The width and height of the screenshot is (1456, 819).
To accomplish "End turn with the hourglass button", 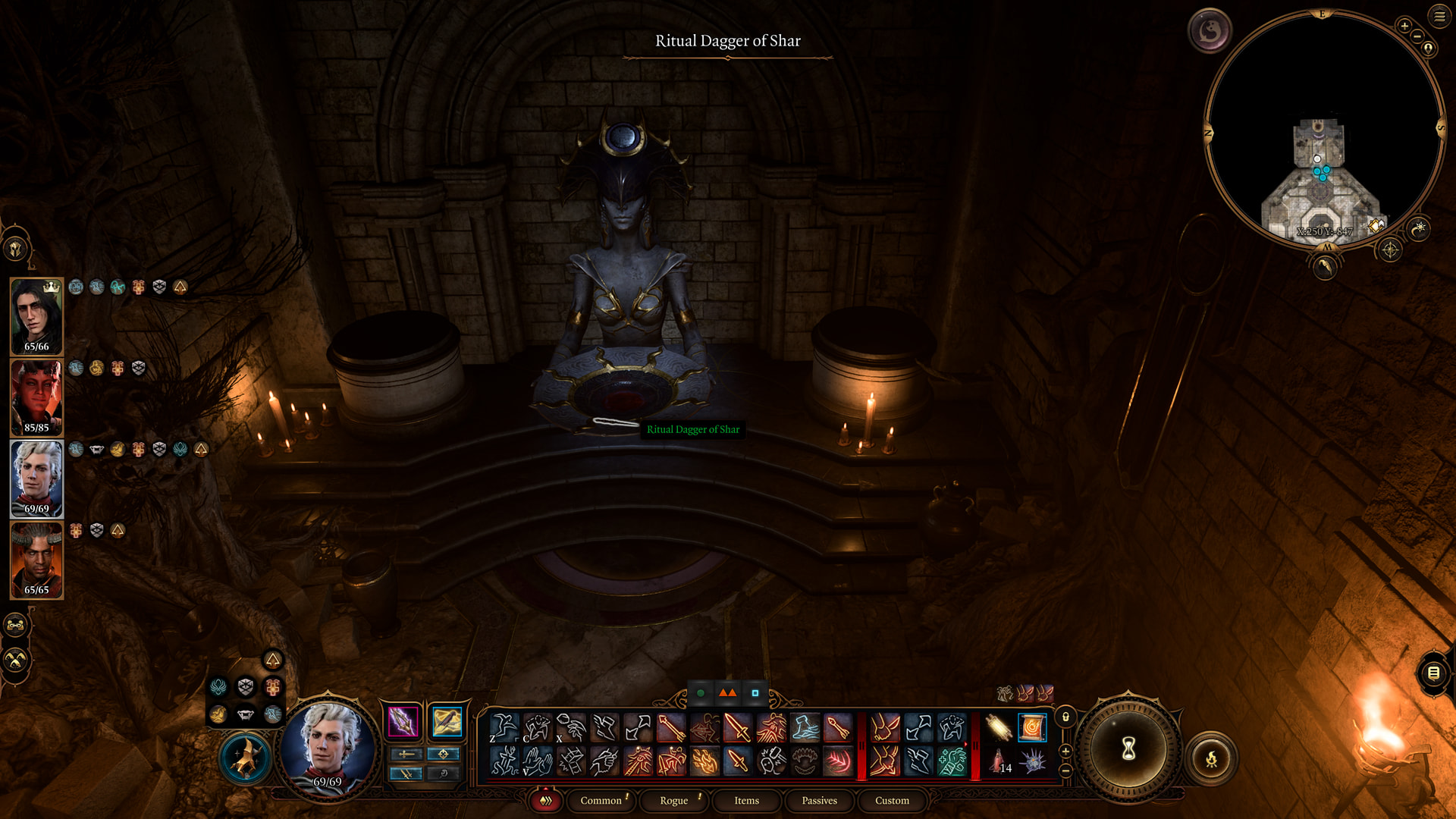I will tap(1128, 749).
